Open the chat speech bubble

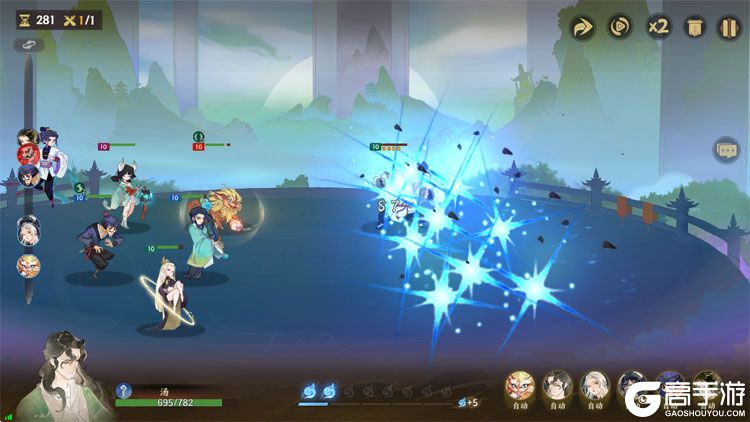(726, 151)
